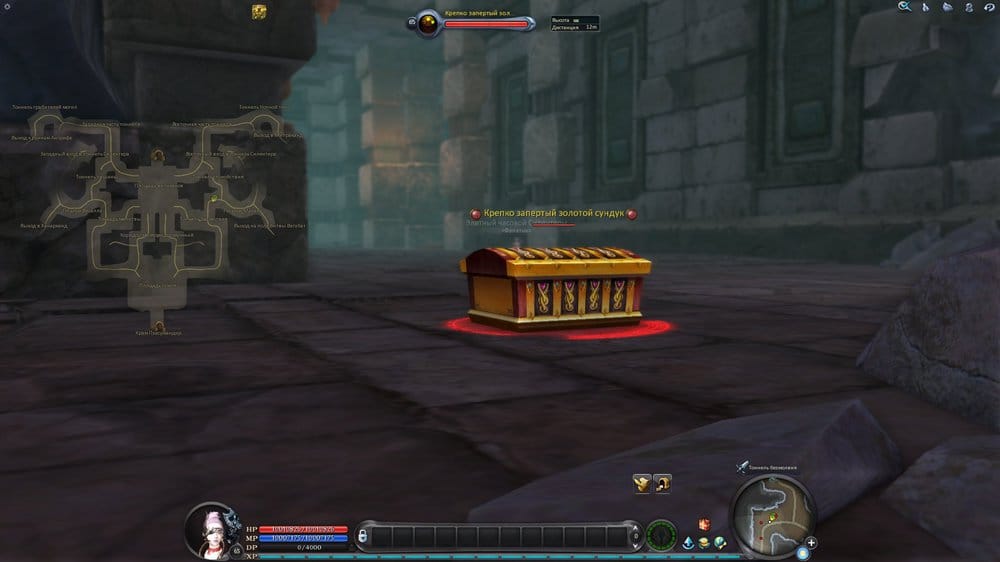The width and height of the screenshot is (1000, 562).
Task: Click the golden chest icon at top
Action: pyautogui.click(x=259, y=11)
